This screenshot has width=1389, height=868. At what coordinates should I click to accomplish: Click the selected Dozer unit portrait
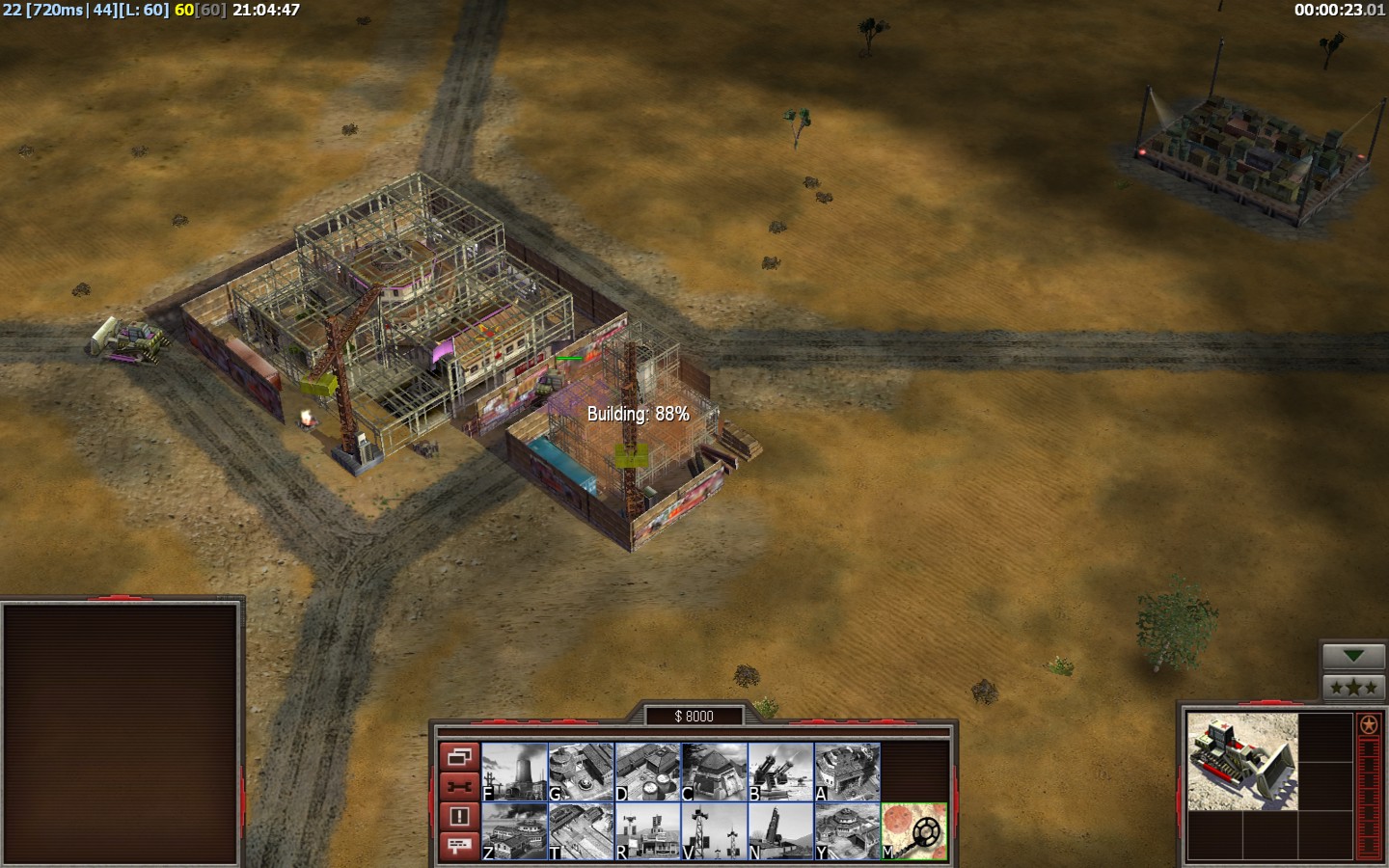coord(1242,762)
